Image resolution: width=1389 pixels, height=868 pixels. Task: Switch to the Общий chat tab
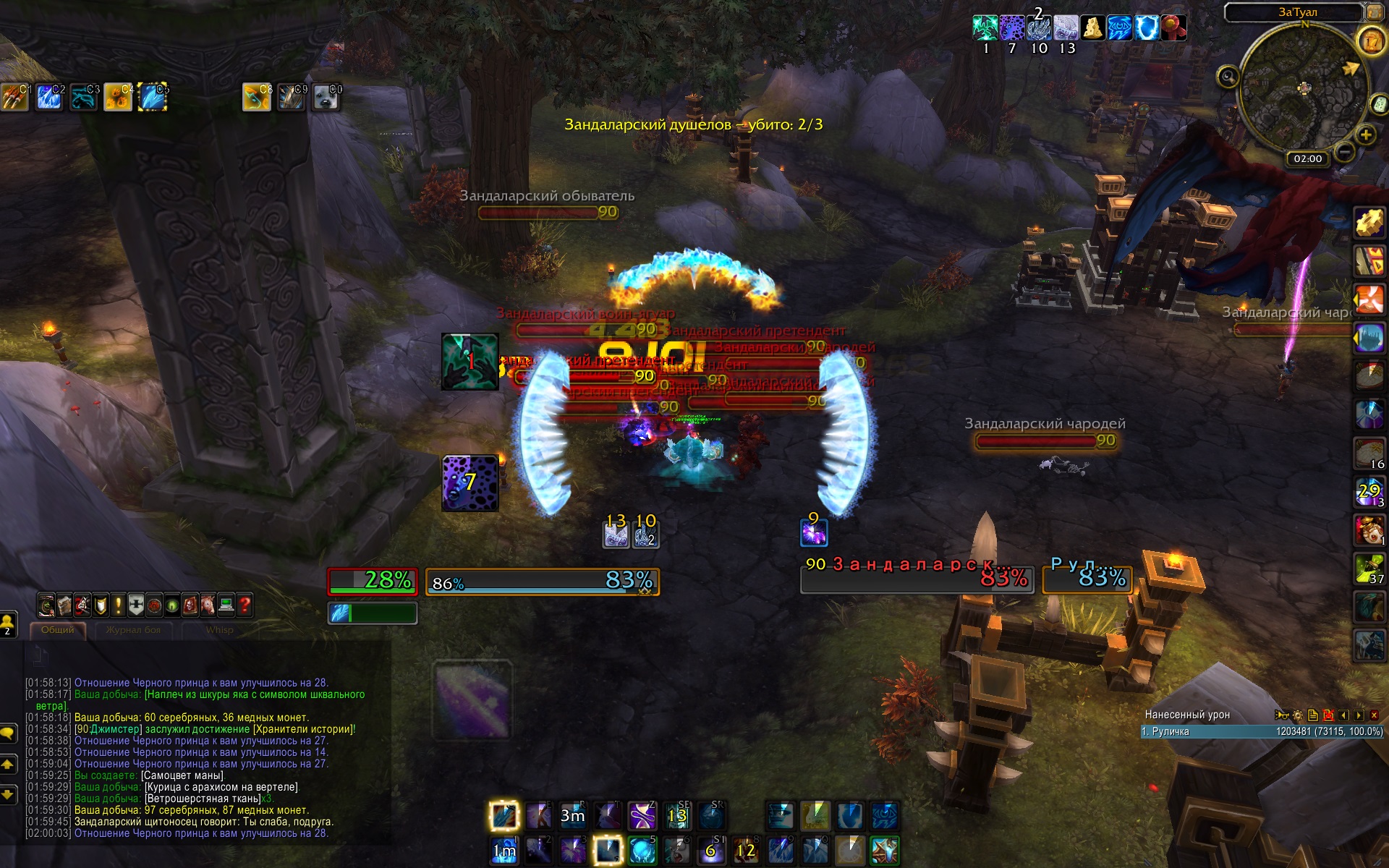coord(58,630)
